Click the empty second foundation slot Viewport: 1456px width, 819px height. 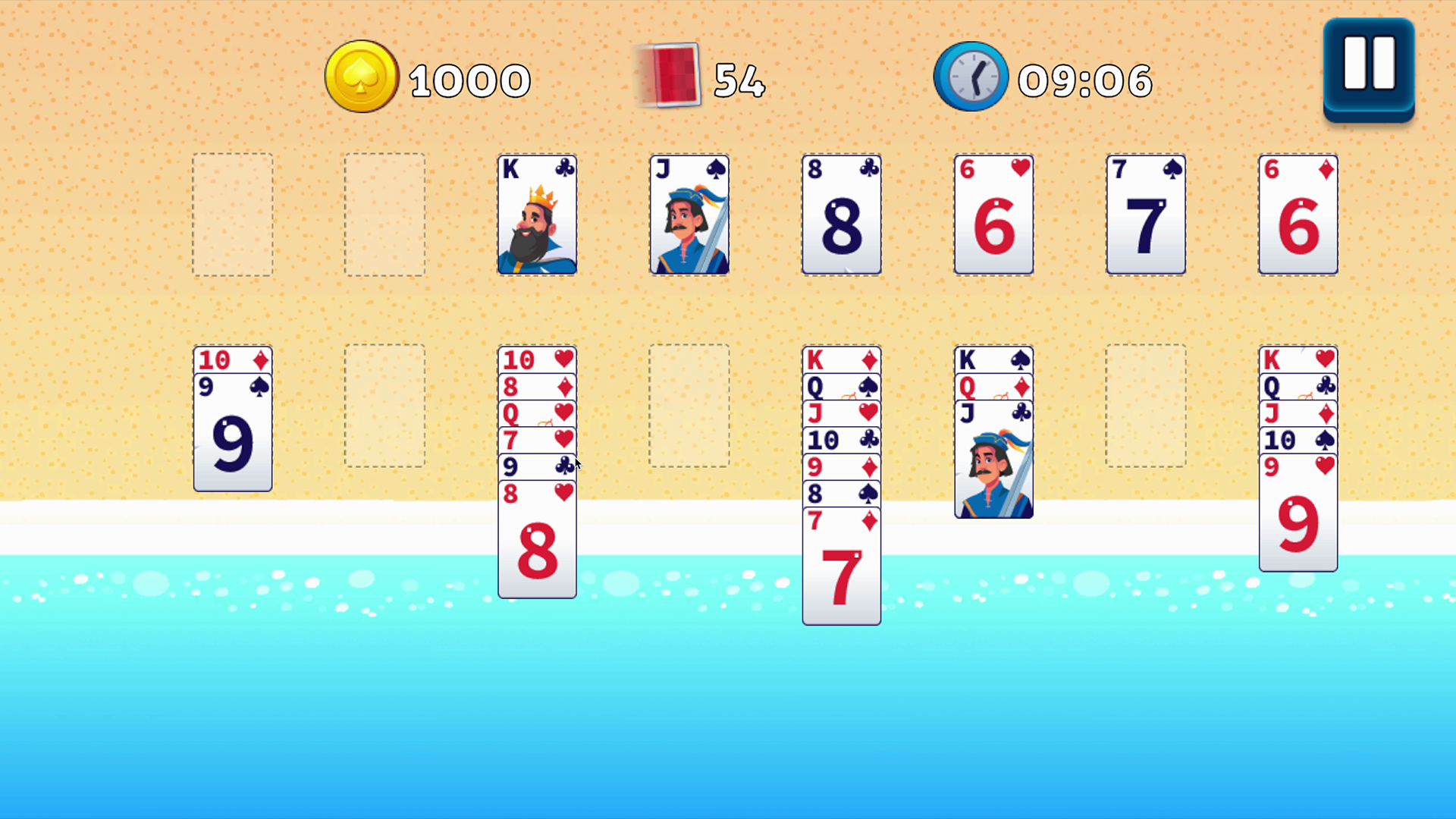384,215
